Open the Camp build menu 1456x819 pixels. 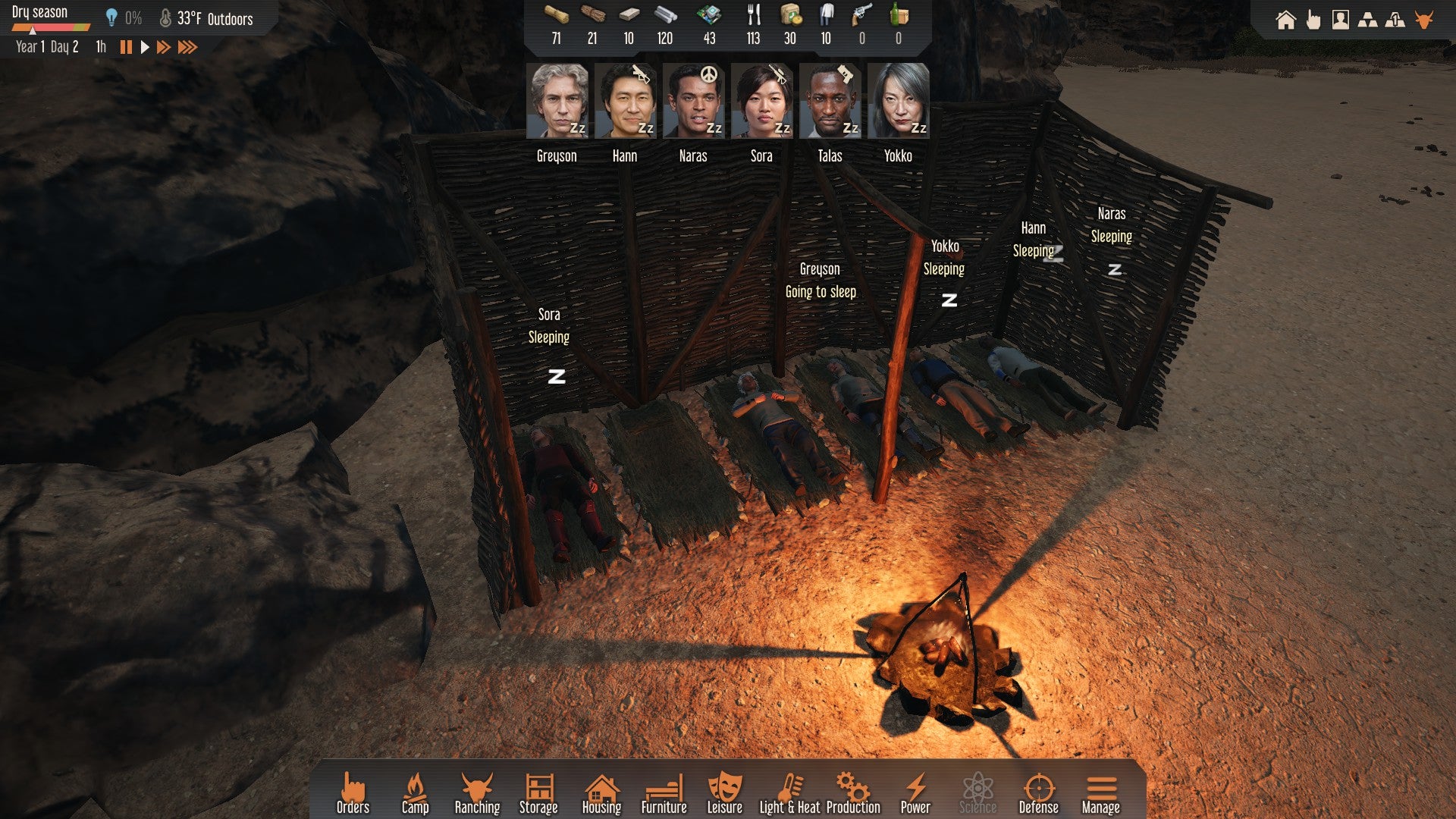click(415, 793)
